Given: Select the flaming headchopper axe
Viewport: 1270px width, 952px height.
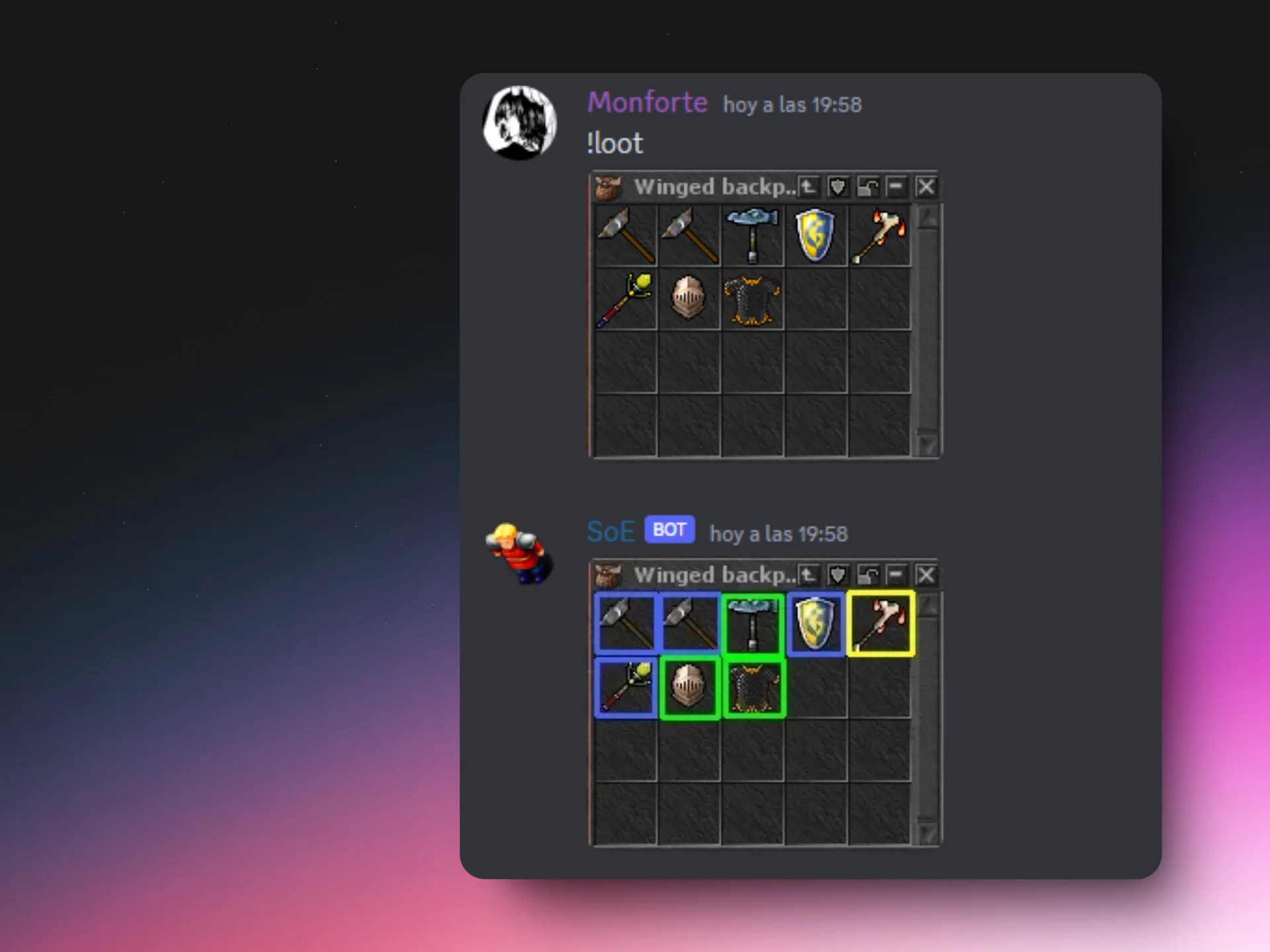Looking at the screenshot, I should (x=880, y=235).
